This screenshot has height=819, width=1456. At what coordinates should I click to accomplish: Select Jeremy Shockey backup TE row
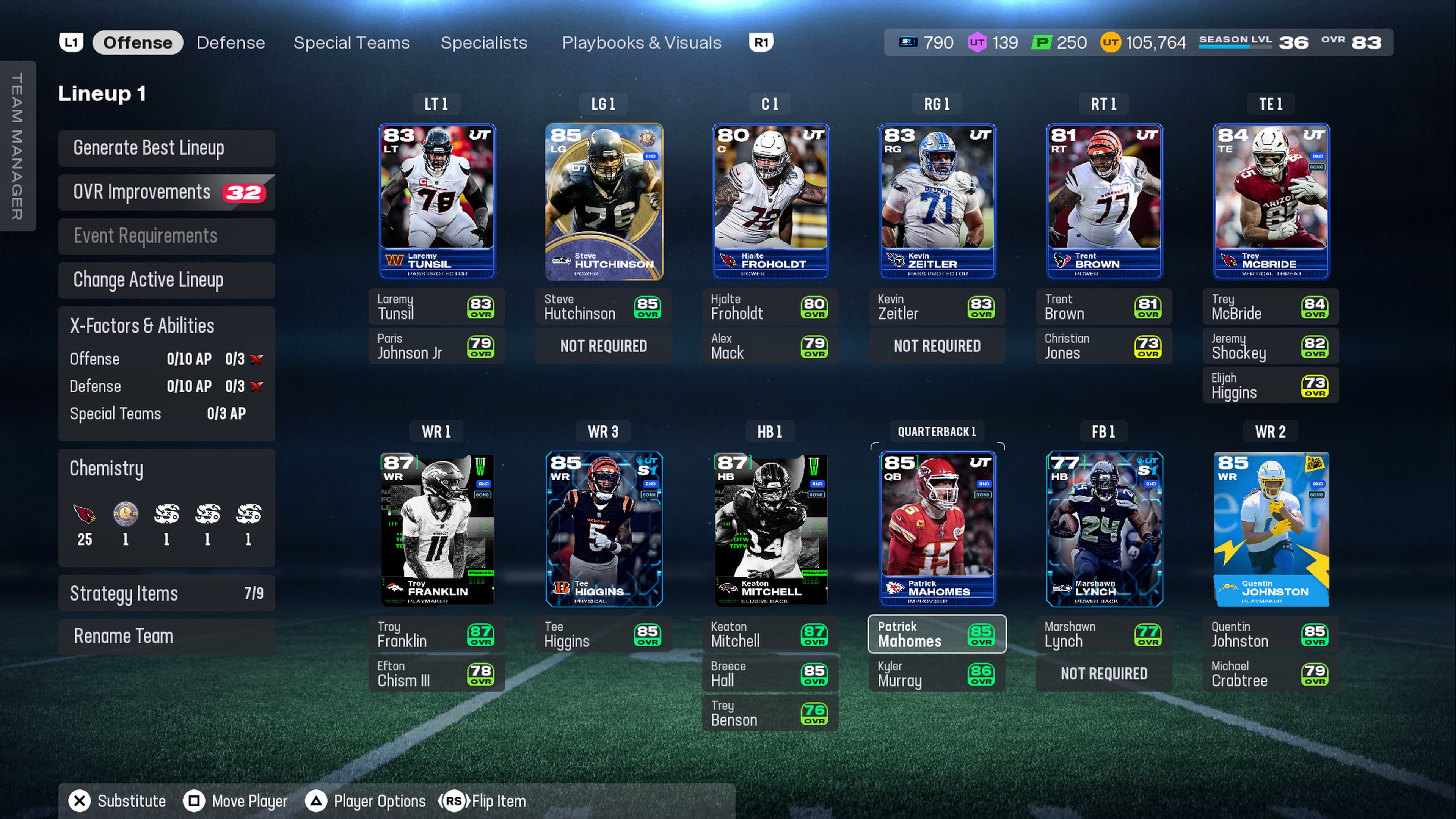[x=1271, y=346]
